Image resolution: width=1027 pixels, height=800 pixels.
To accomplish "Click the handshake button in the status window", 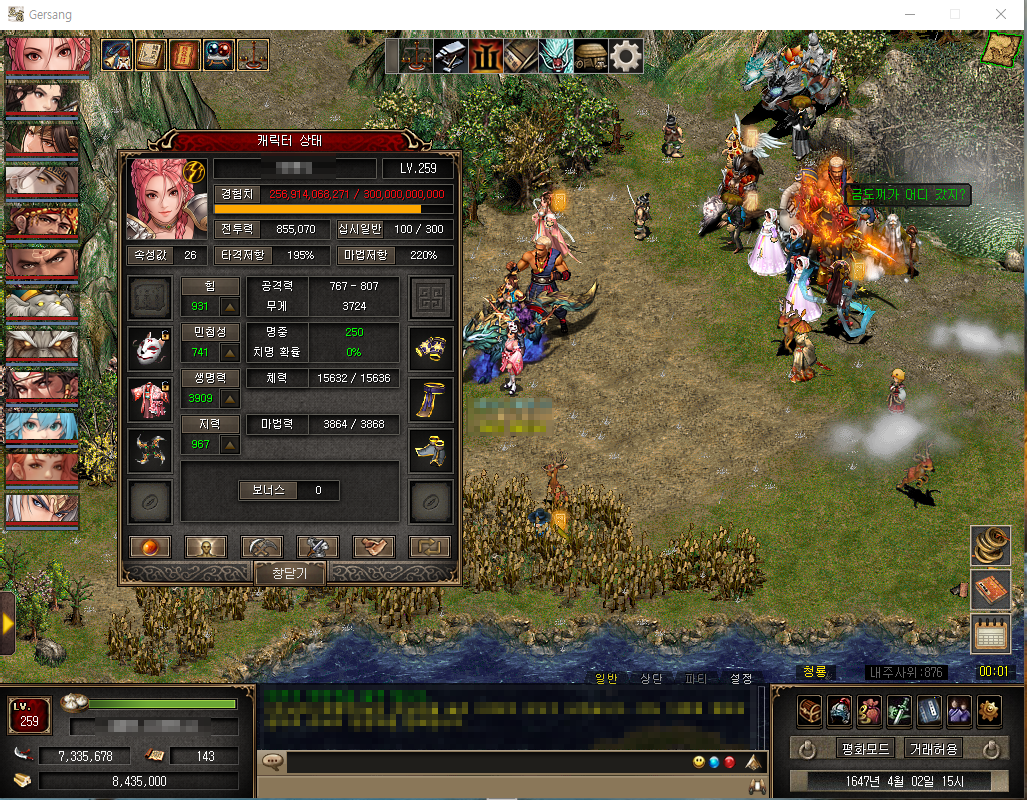I will [x=374, y=547].
